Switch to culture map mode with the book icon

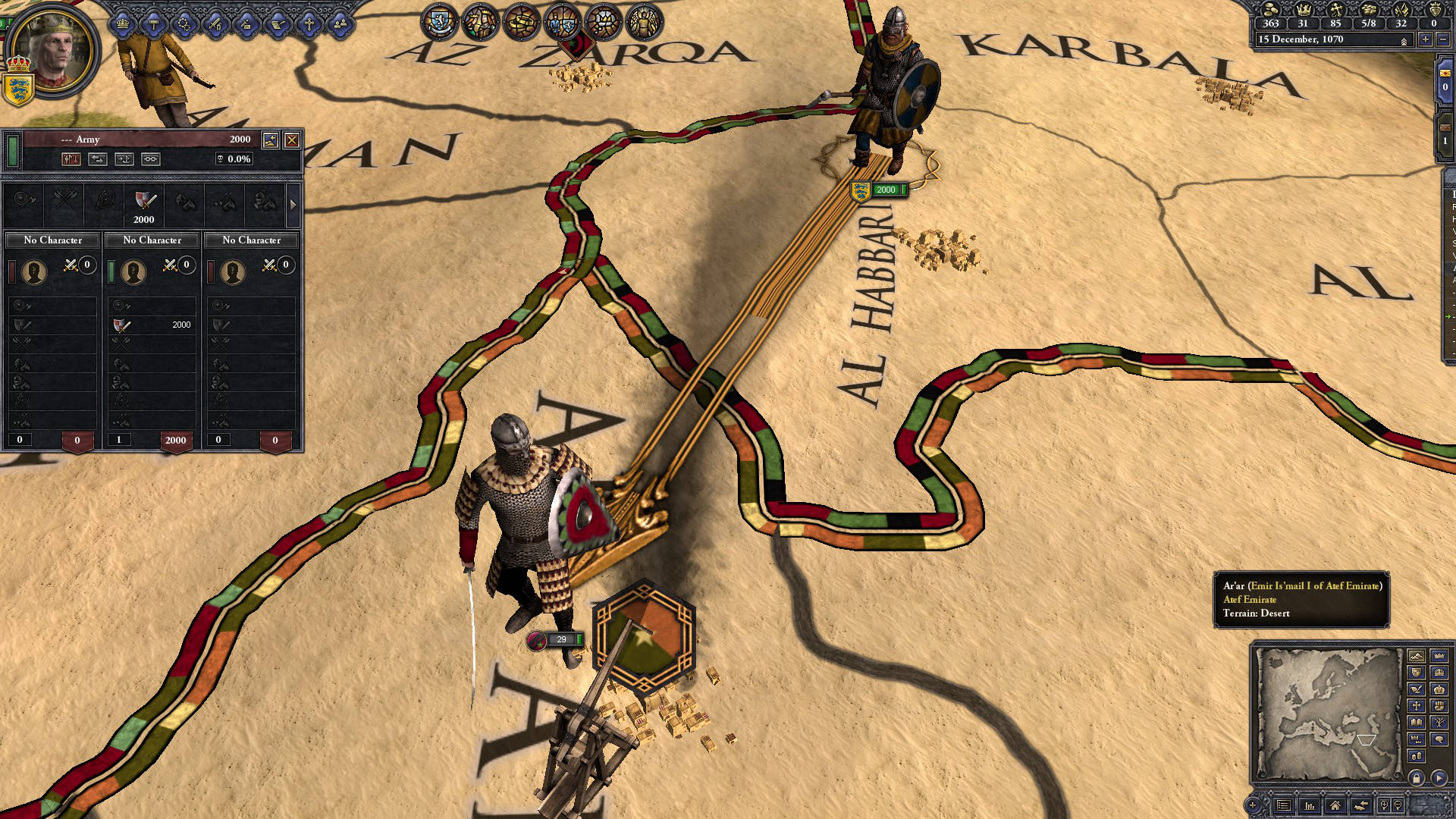pyautogui.click(x=1416, y=723)
